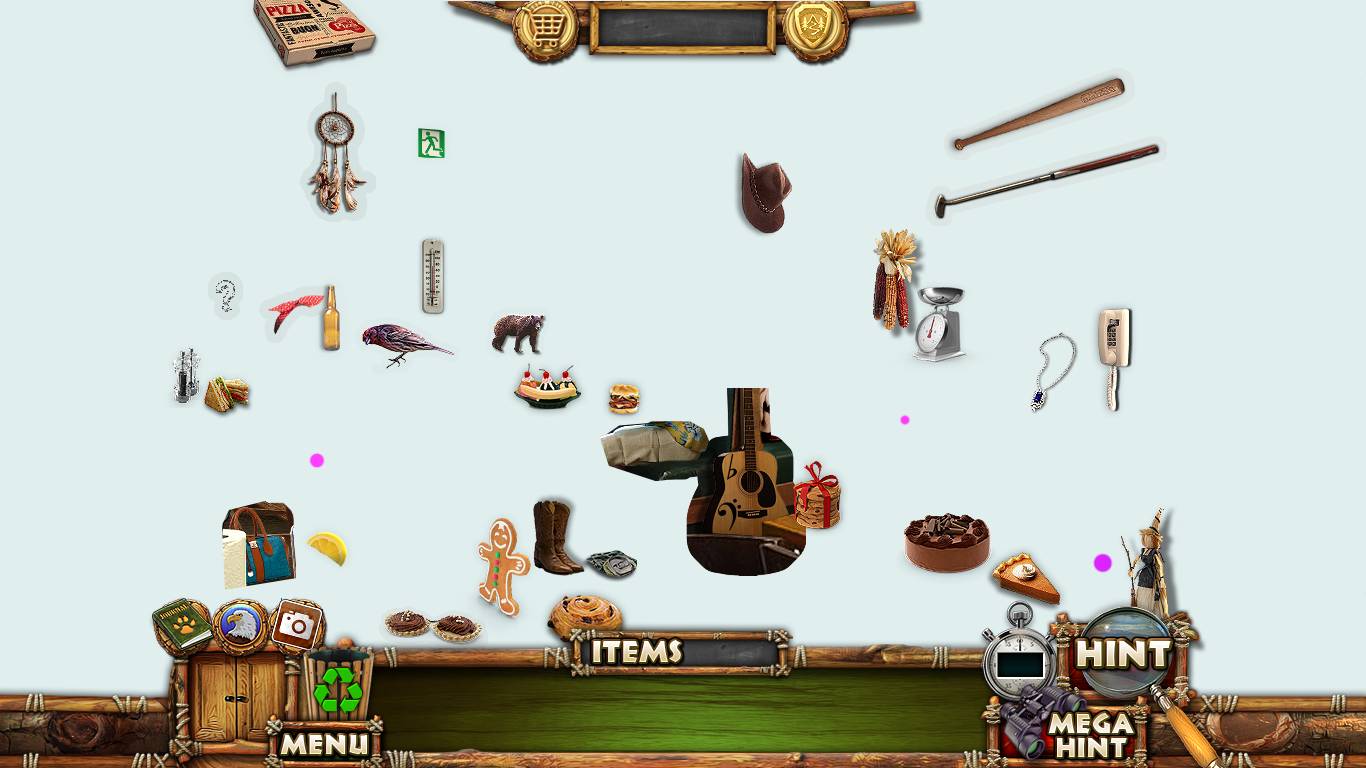The width and height of the screenshot is (1366, 768).
Task: Open the shopping cart store
Action: 545,28
